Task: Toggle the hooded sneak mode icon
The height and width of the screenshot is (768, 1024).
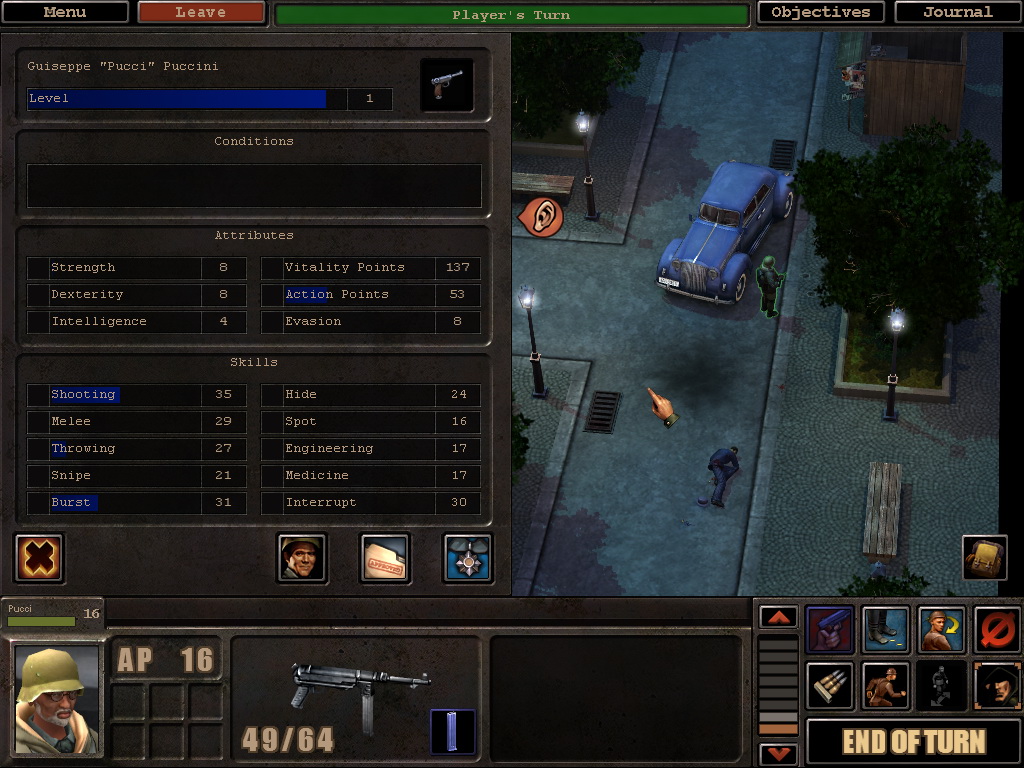Action: tap(997, 686)
